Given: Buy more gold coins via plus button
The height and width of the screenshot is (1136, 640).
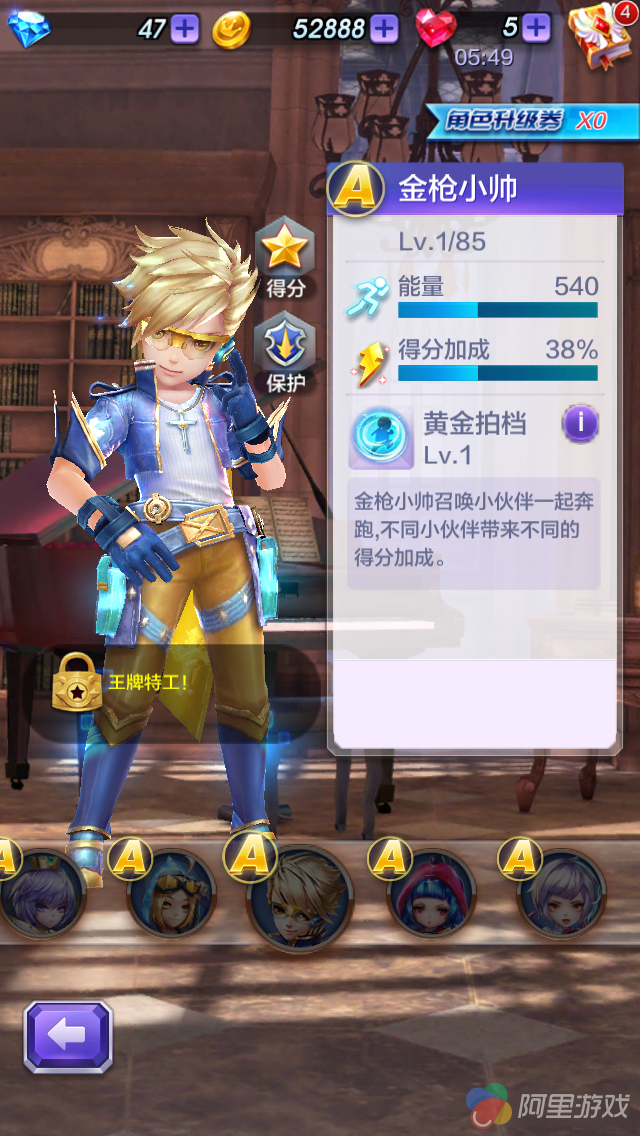Looking at the screenshot, I should pos(384,28).
